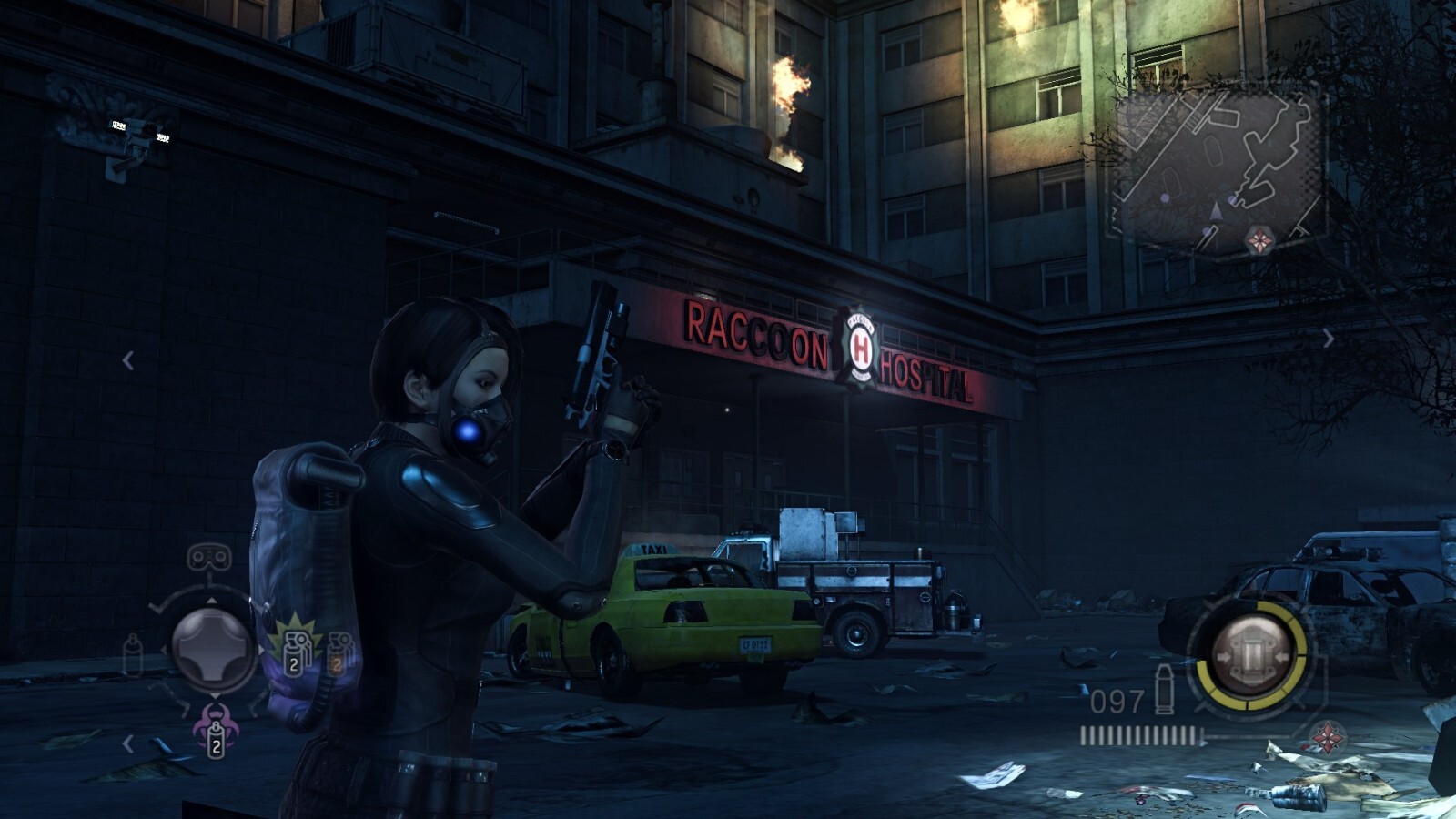Click the Umbrella objective marker on the minimap
This screenshot has width=1456, height=819.
1259,240
